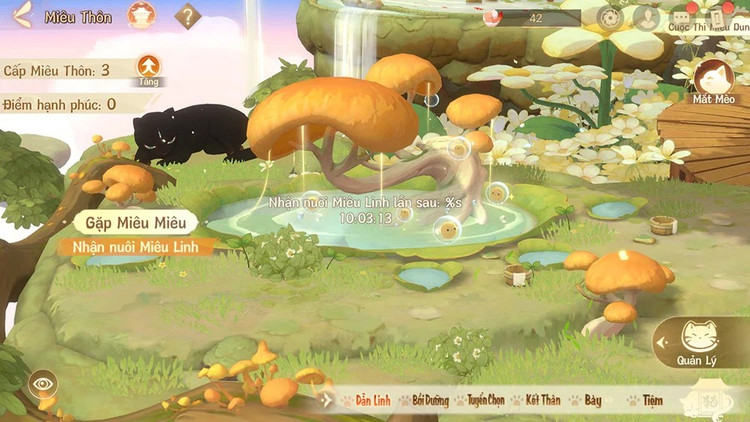750x422 pixels.
Task: Select the Kết Thân tab
Action: pos(540,400)
